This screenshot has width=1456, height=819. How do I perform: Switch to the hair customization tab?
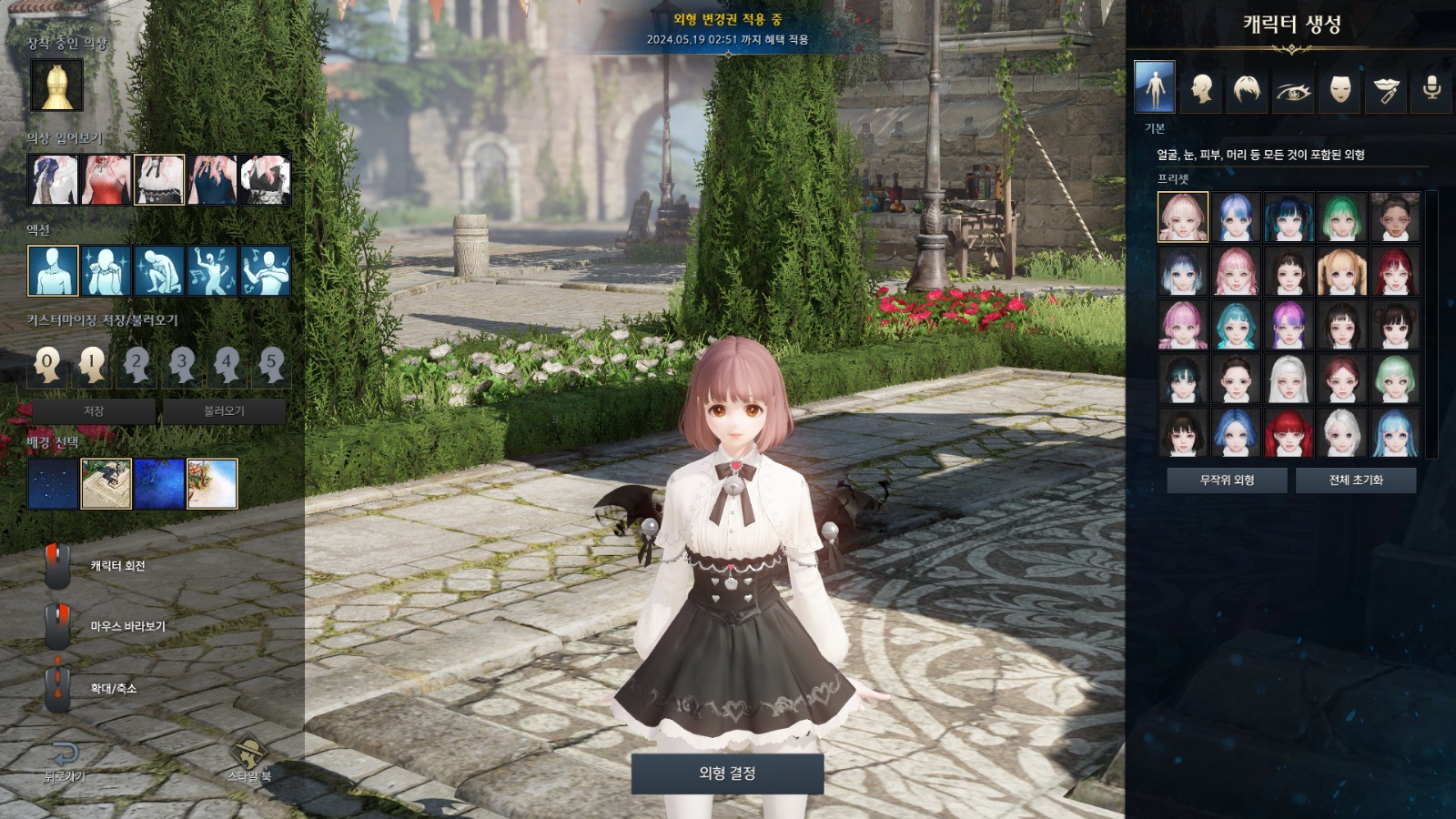pyautogui.click(x=1247, y=89)
